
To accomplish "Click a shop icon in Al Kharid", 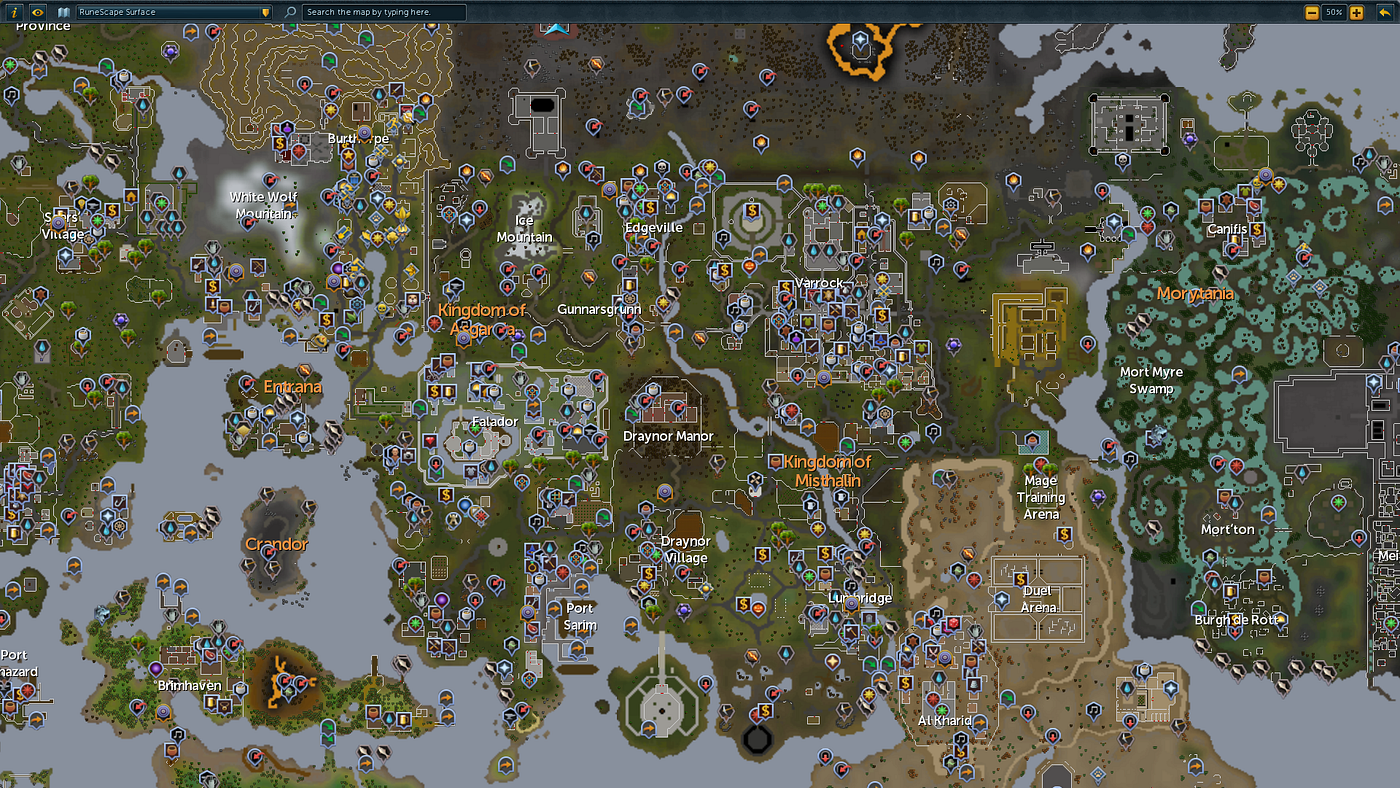I will coord(971,660).
